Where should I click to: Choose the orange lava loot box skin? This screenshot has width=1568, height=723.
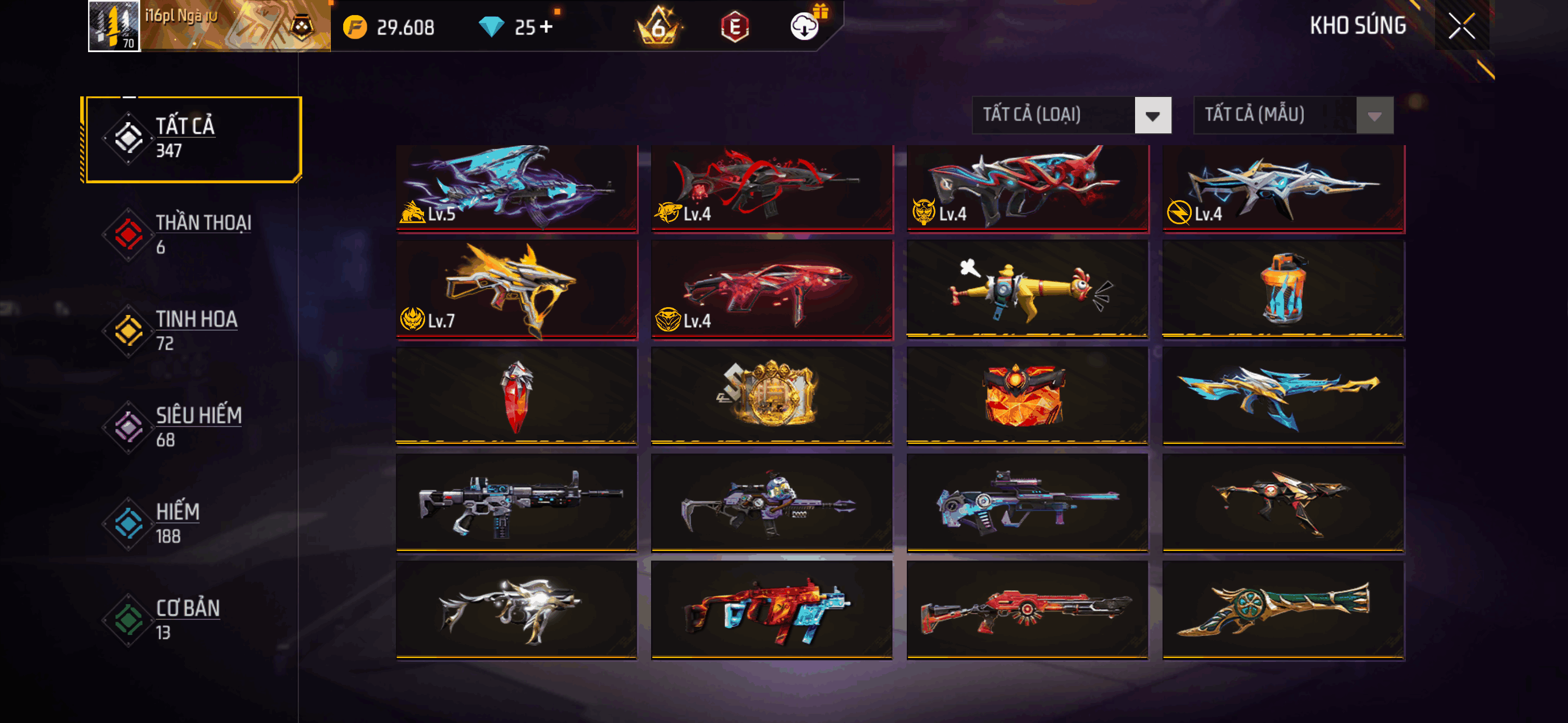point(1027,396)
